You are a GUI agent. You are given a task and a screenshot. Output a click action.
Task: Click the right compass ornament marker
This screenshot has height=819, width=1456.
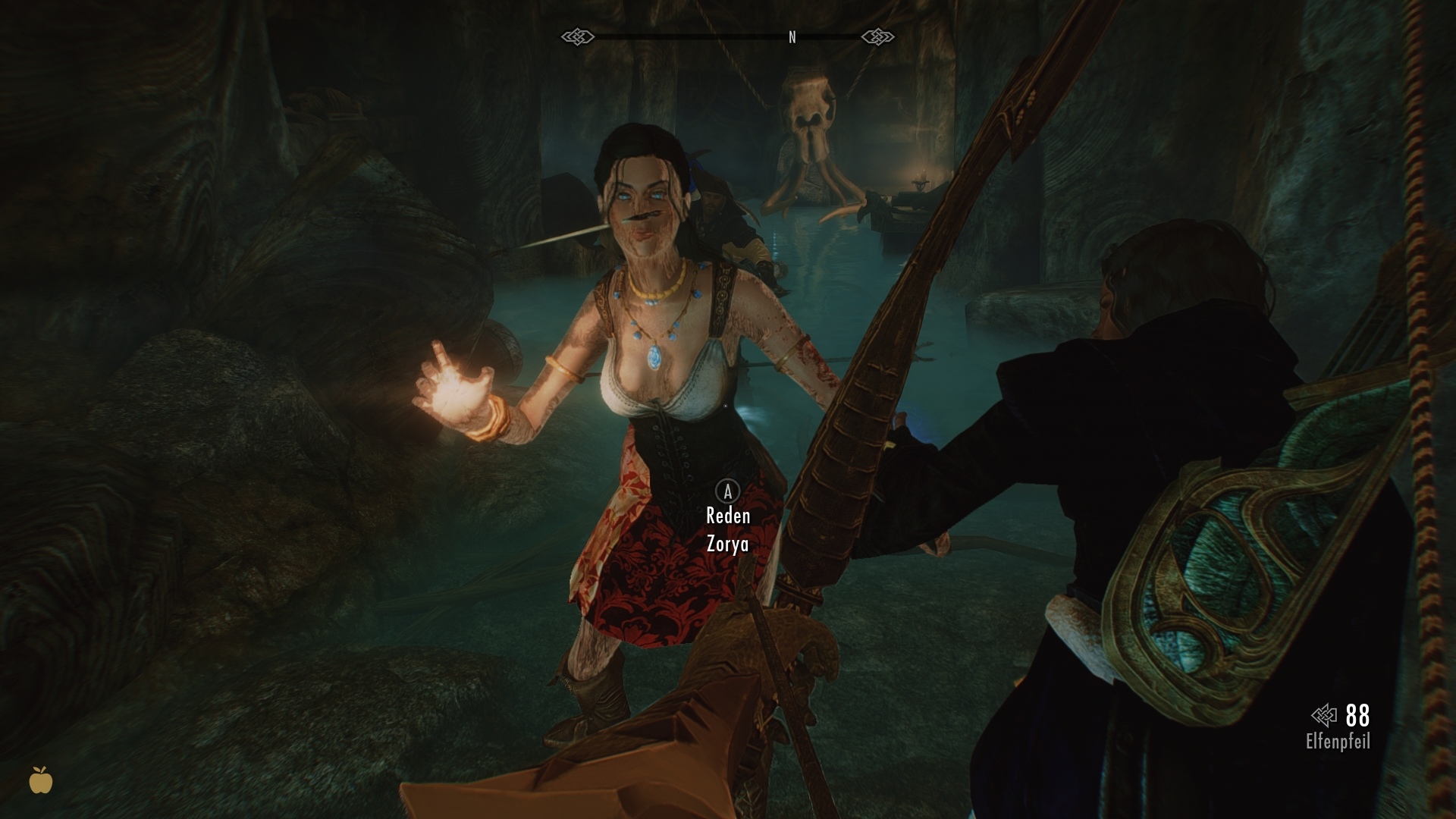[880, 35]
